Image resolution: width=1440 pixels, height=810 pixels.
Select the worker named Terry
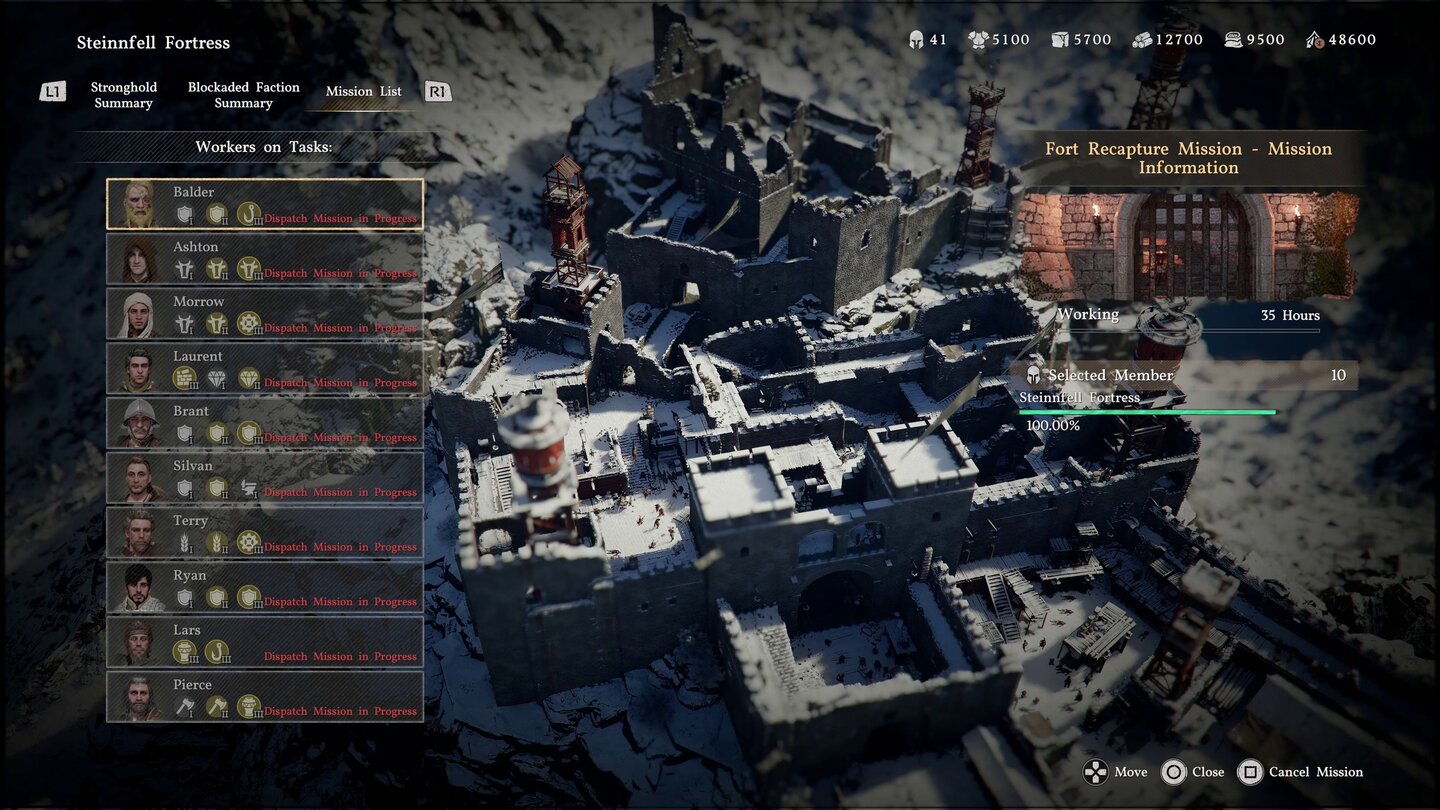pos(265,533)
